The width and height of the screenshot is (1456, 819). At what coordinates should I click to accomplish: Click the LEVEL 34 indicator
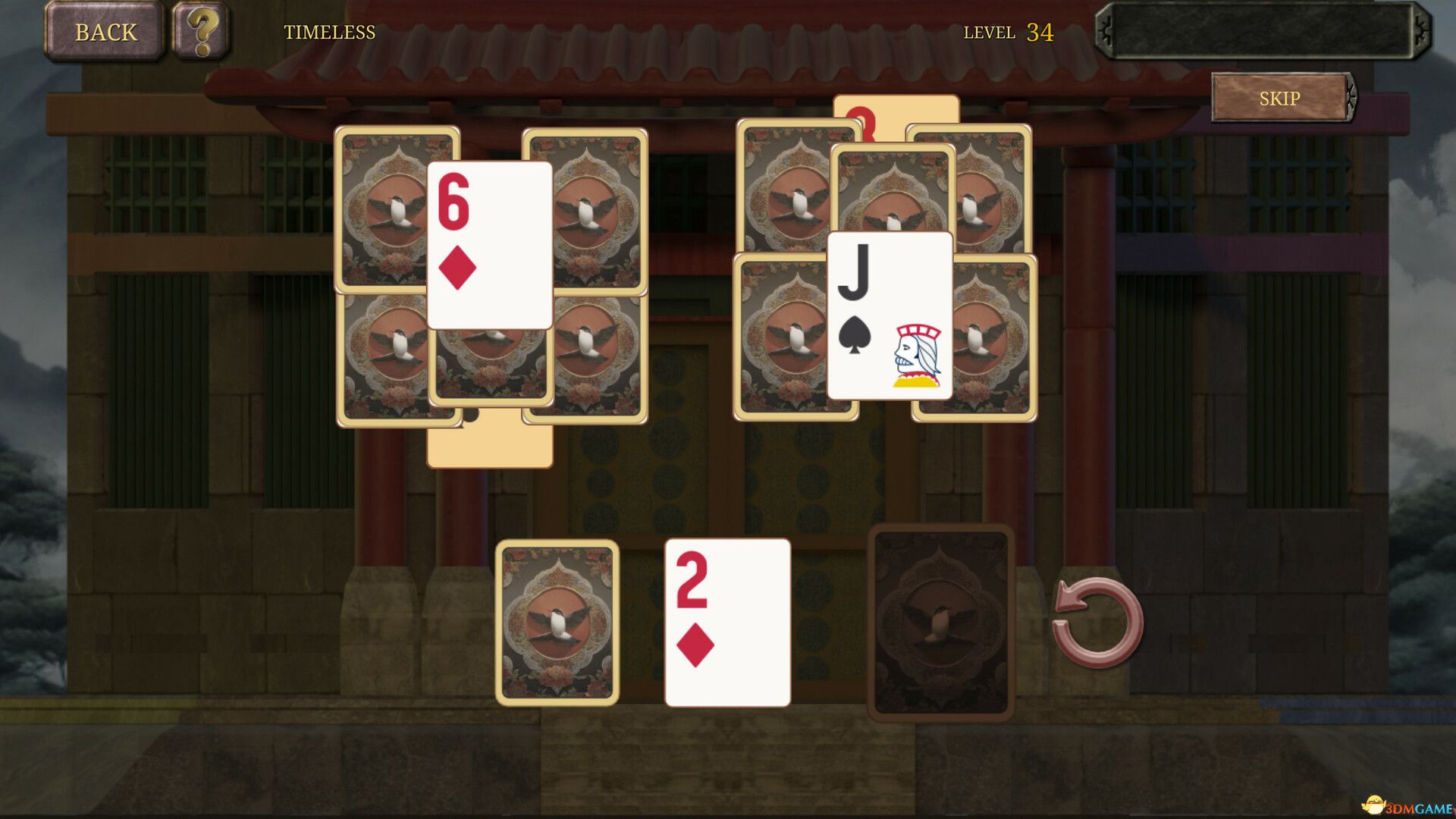tap(1009, 33)
